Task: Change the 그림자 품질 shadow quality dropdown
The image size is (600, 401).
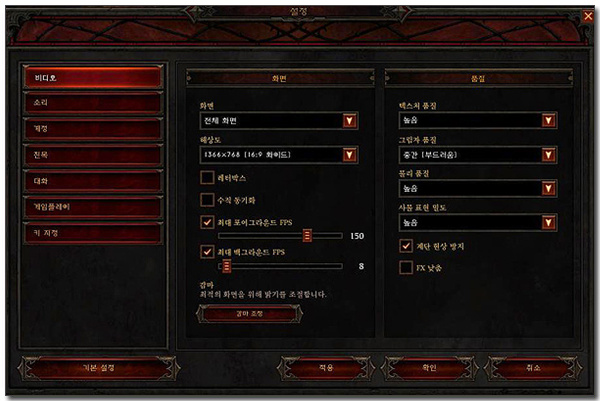Action: coord(548,155)
